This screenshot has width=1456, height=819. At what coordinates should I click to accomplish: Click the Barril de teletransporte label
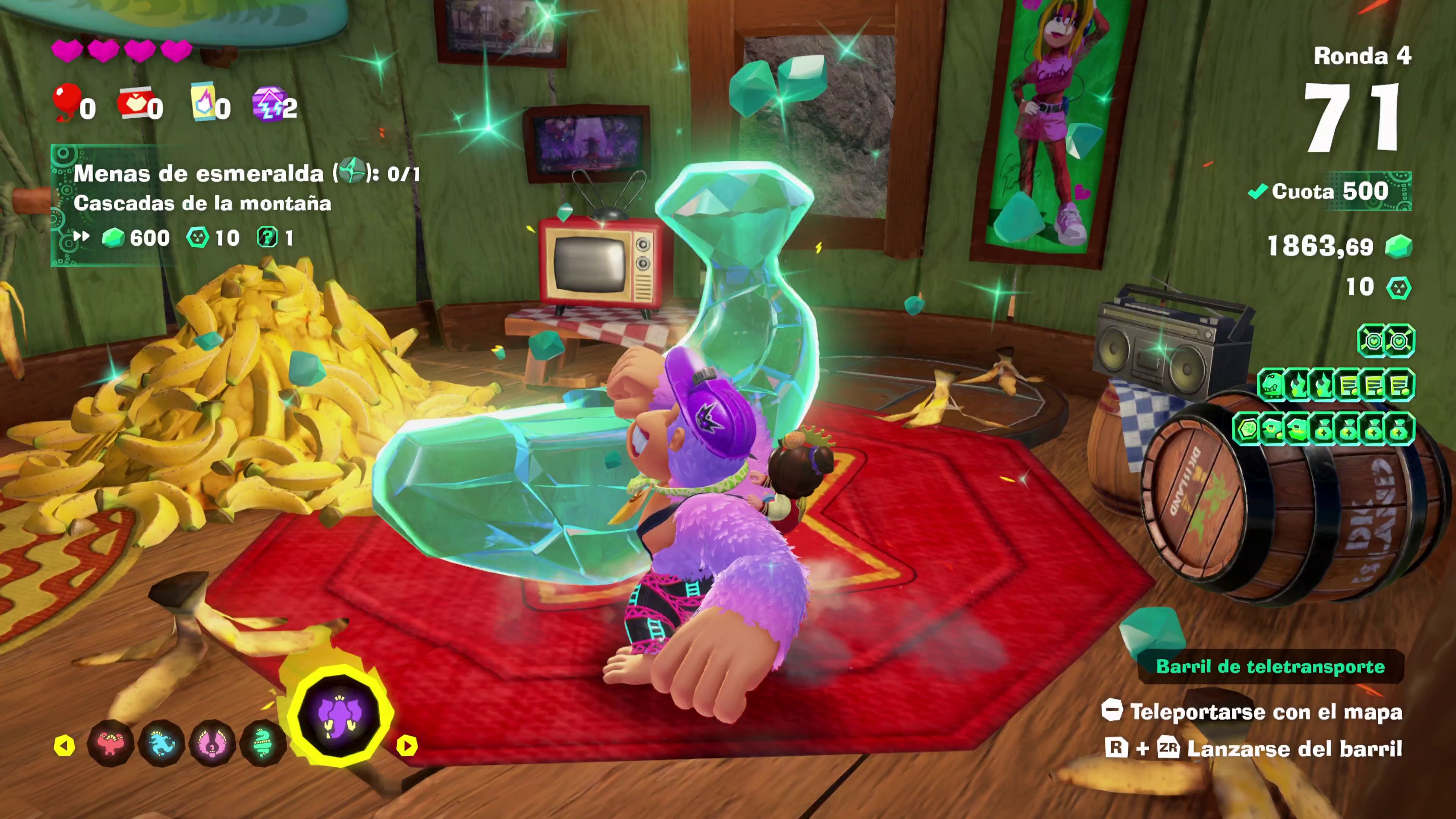click(1270, 667)
